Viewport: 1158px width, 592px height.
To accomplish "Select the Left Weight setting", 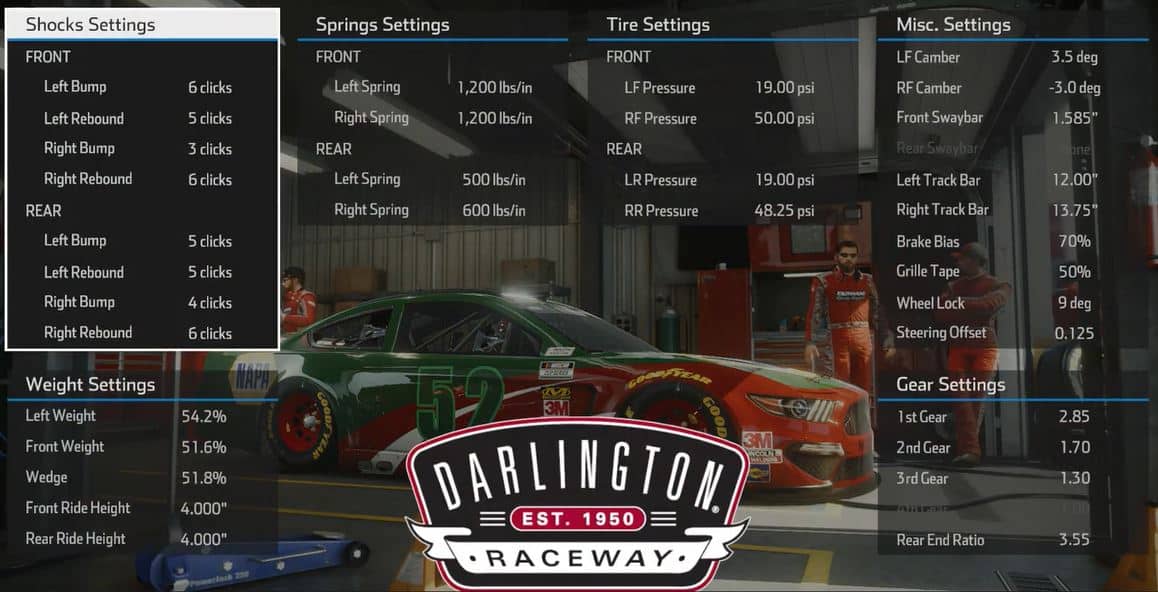I will coord(130,416).
